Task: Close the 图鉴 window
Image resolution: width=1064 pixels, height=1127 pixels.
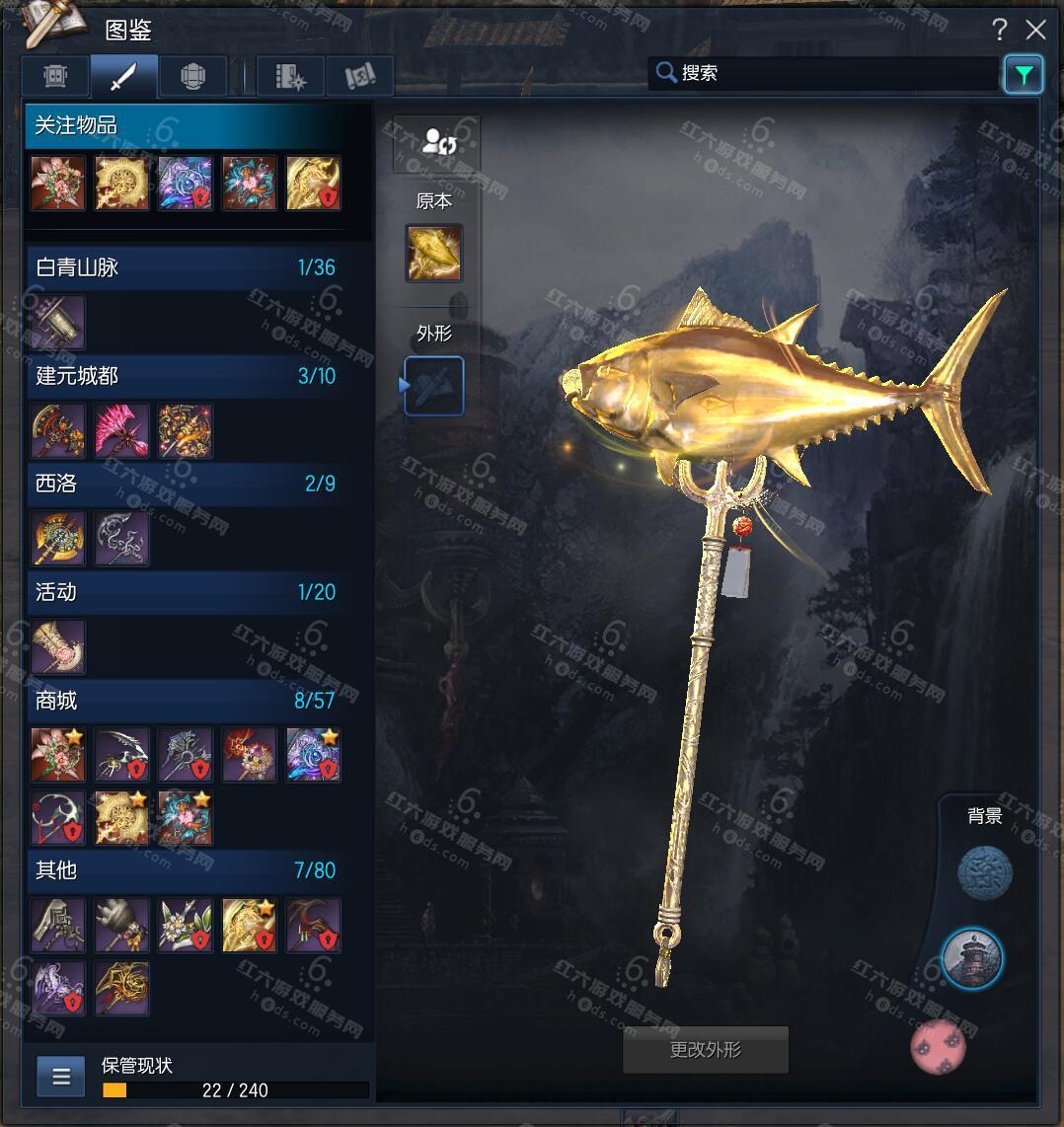Action: coord(1035,31)
